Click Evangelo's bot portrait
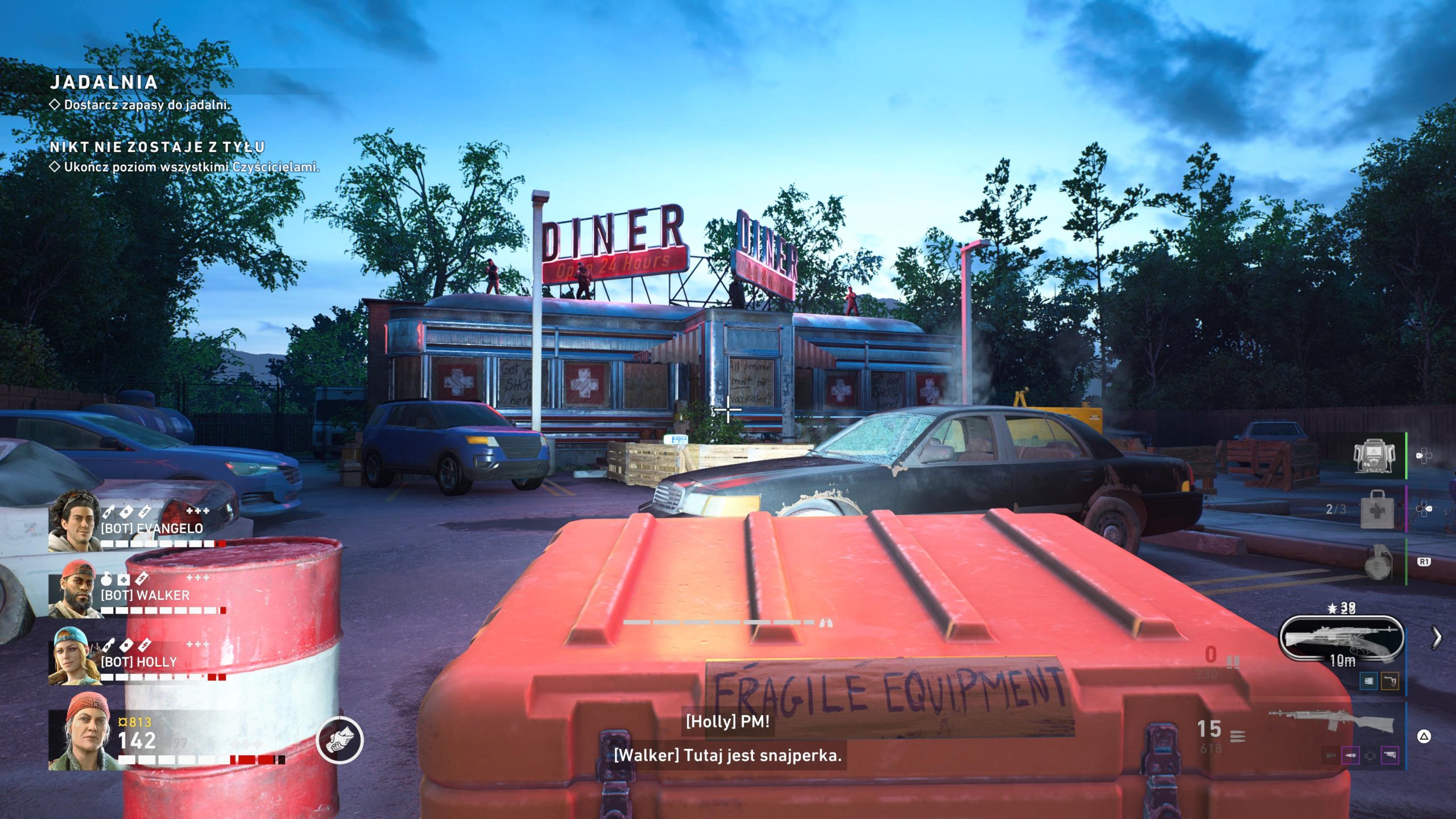1456x819 pixels. pos(75,522)
